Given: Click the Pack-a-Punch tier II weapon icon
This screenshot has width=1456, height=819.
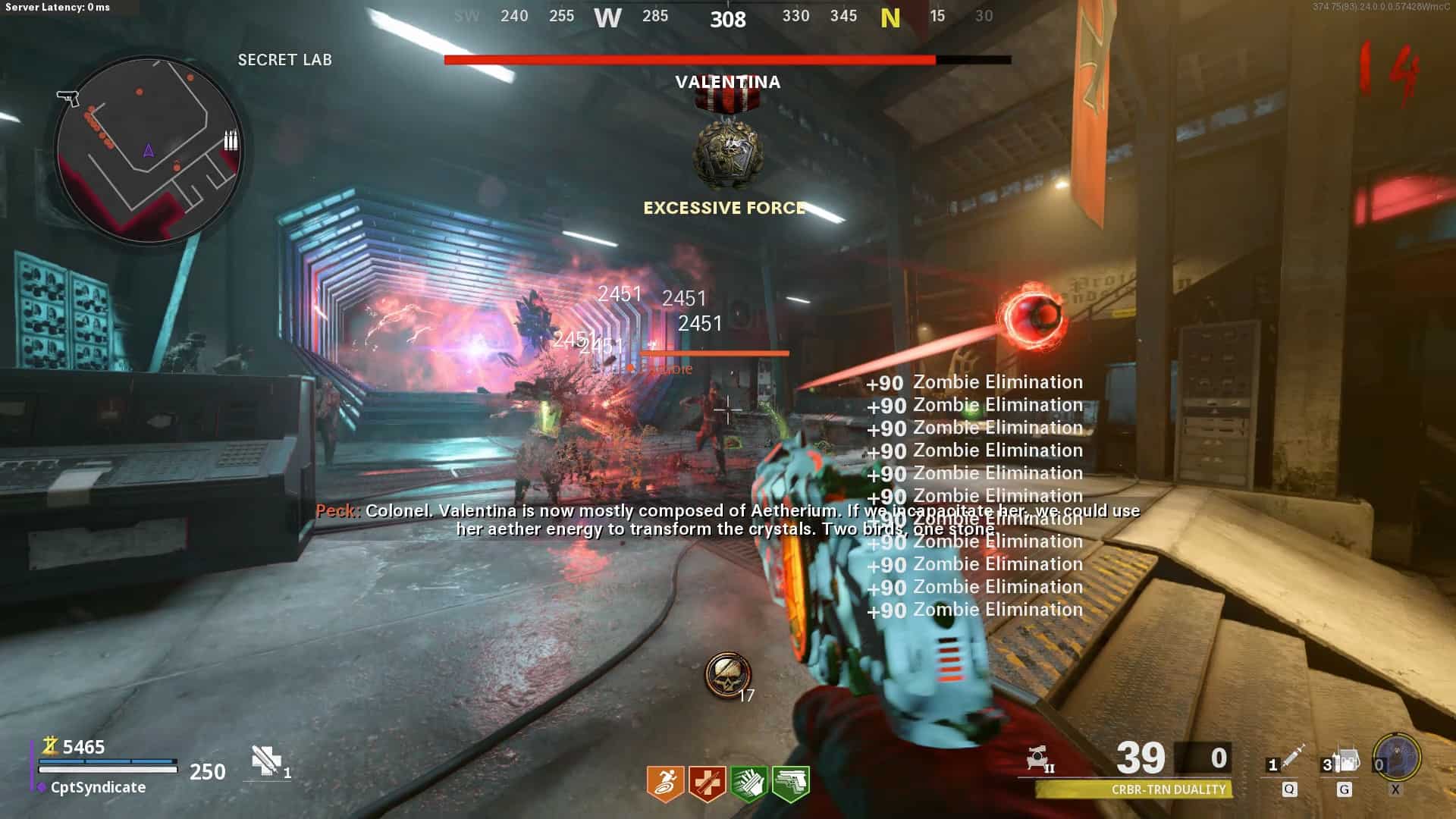Looking at the screenshot, I should pyautogui.click(x=1038, y=759).
